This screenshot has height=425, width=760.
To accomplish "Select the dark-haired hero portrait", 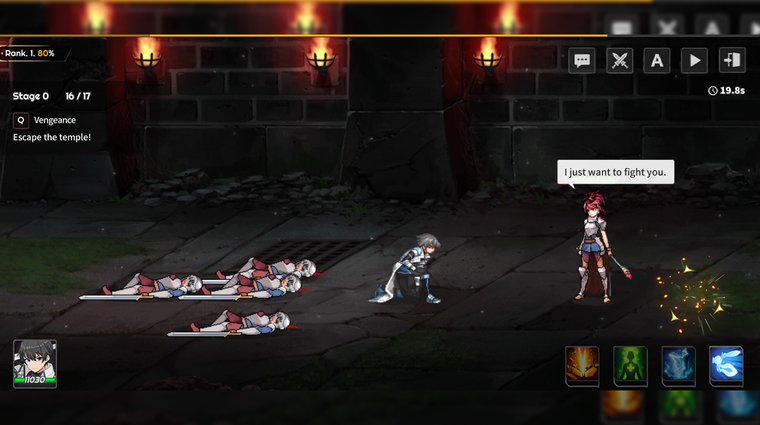I will (35, 362).
